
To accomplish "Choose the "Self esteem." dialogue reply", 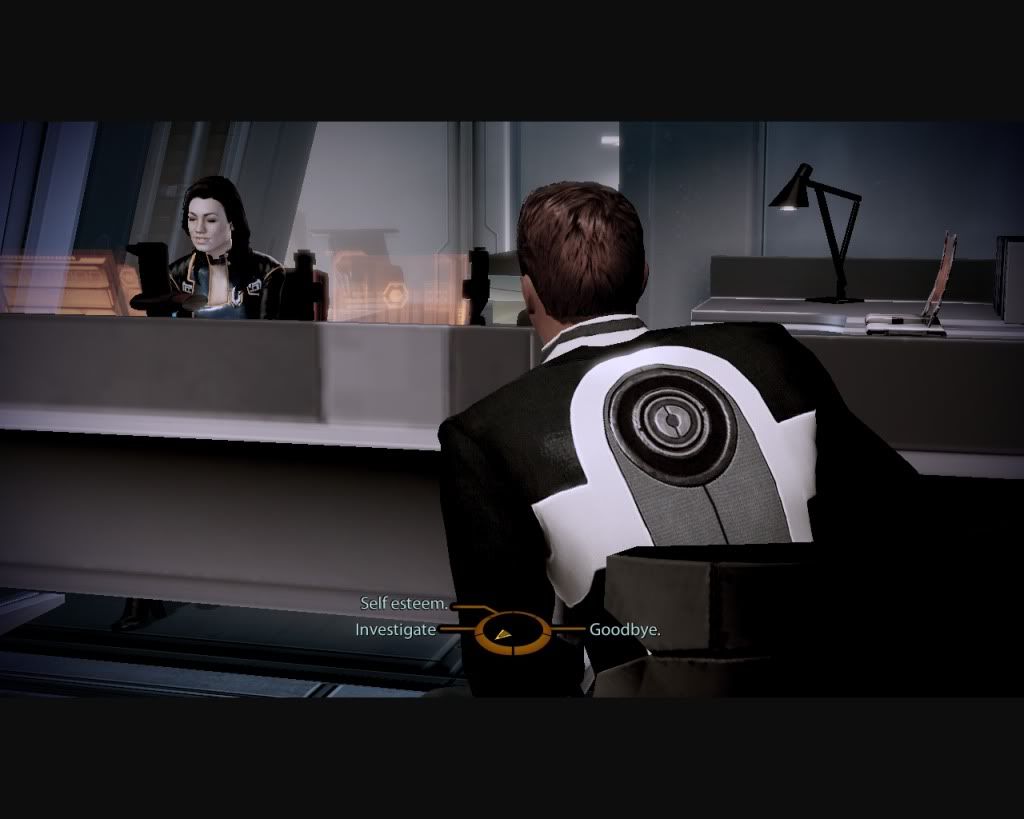I will point(404,605).
